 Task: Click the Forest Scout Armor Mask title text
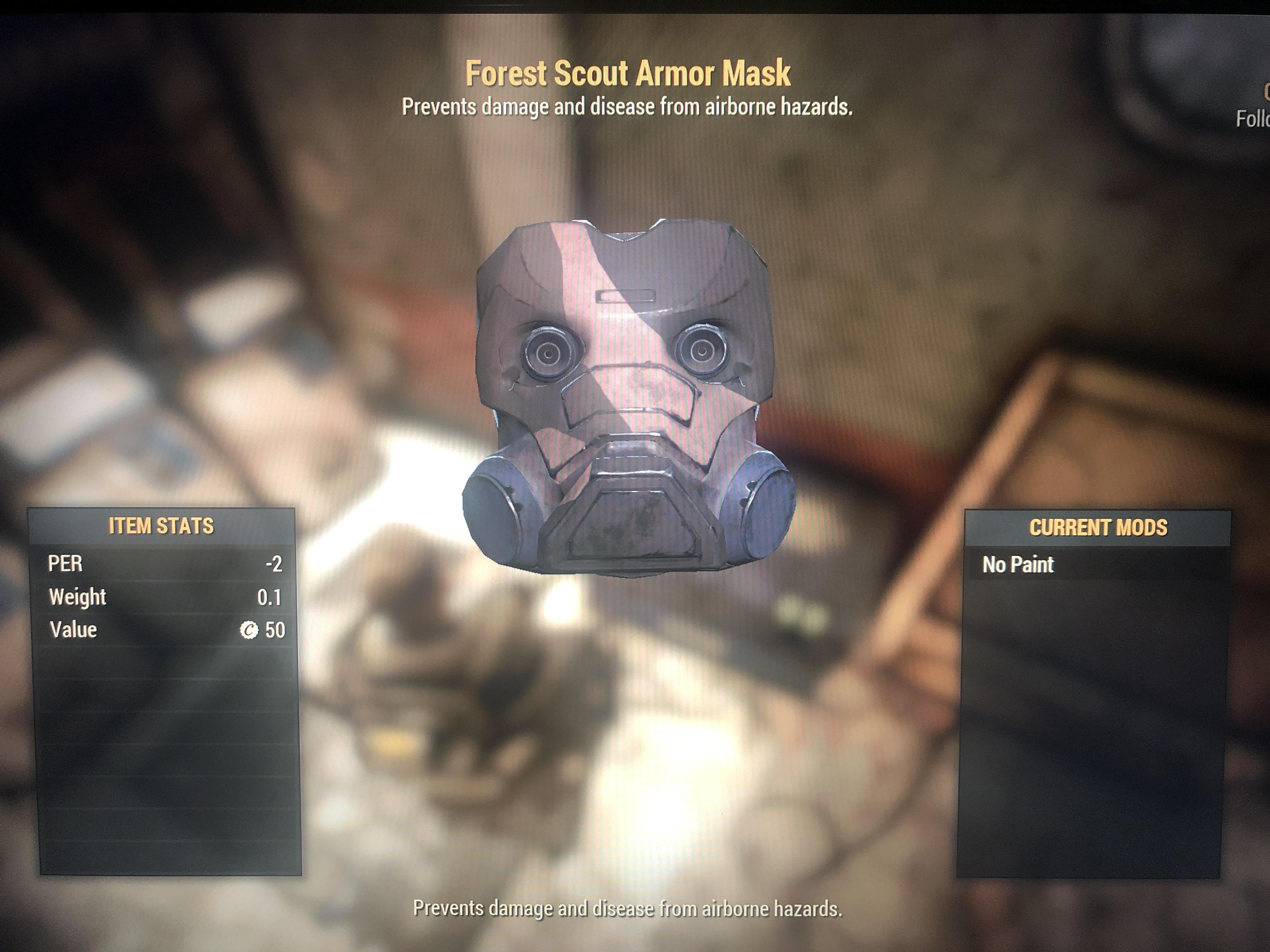point(628,73)
